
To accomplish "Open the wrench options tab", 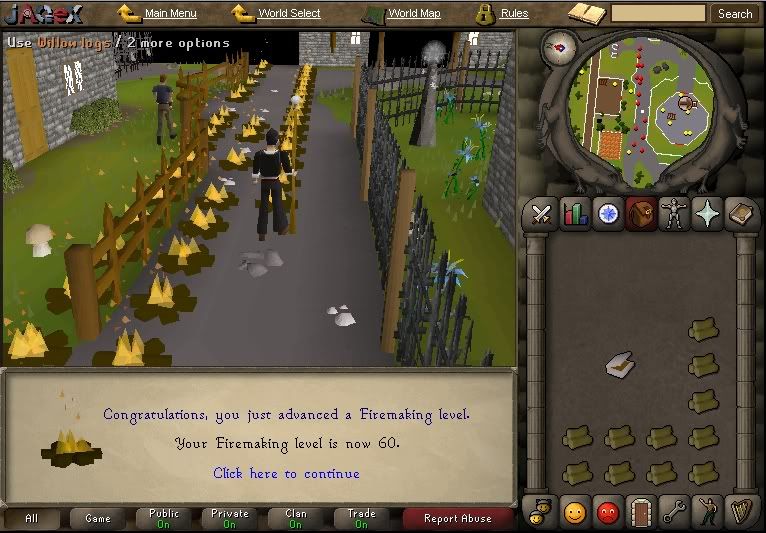I will [x=675, y=511].
